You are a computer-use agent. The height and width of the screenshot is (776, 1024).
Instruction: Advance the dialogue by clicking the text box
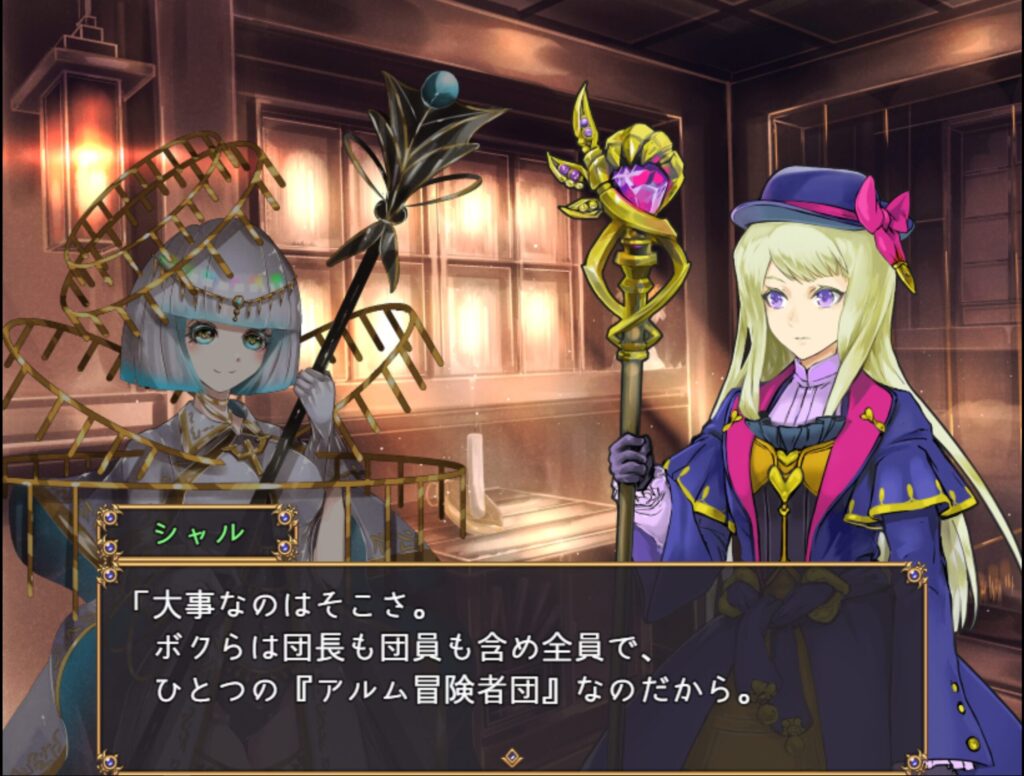tap(512, 660)
